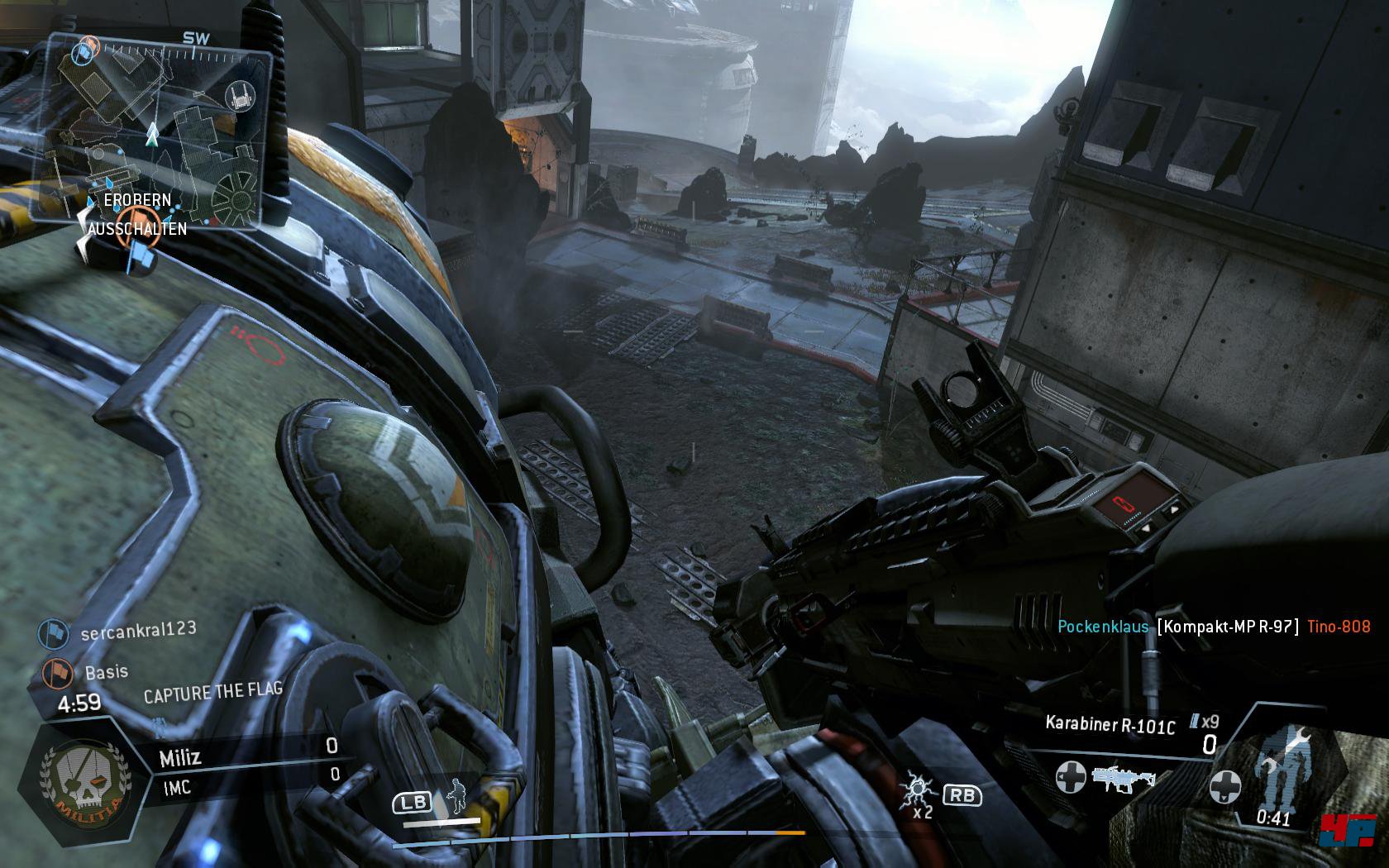1389x868 pixels.
Task: Click the orange flag icon beside Basis
Action: point(55,672)
